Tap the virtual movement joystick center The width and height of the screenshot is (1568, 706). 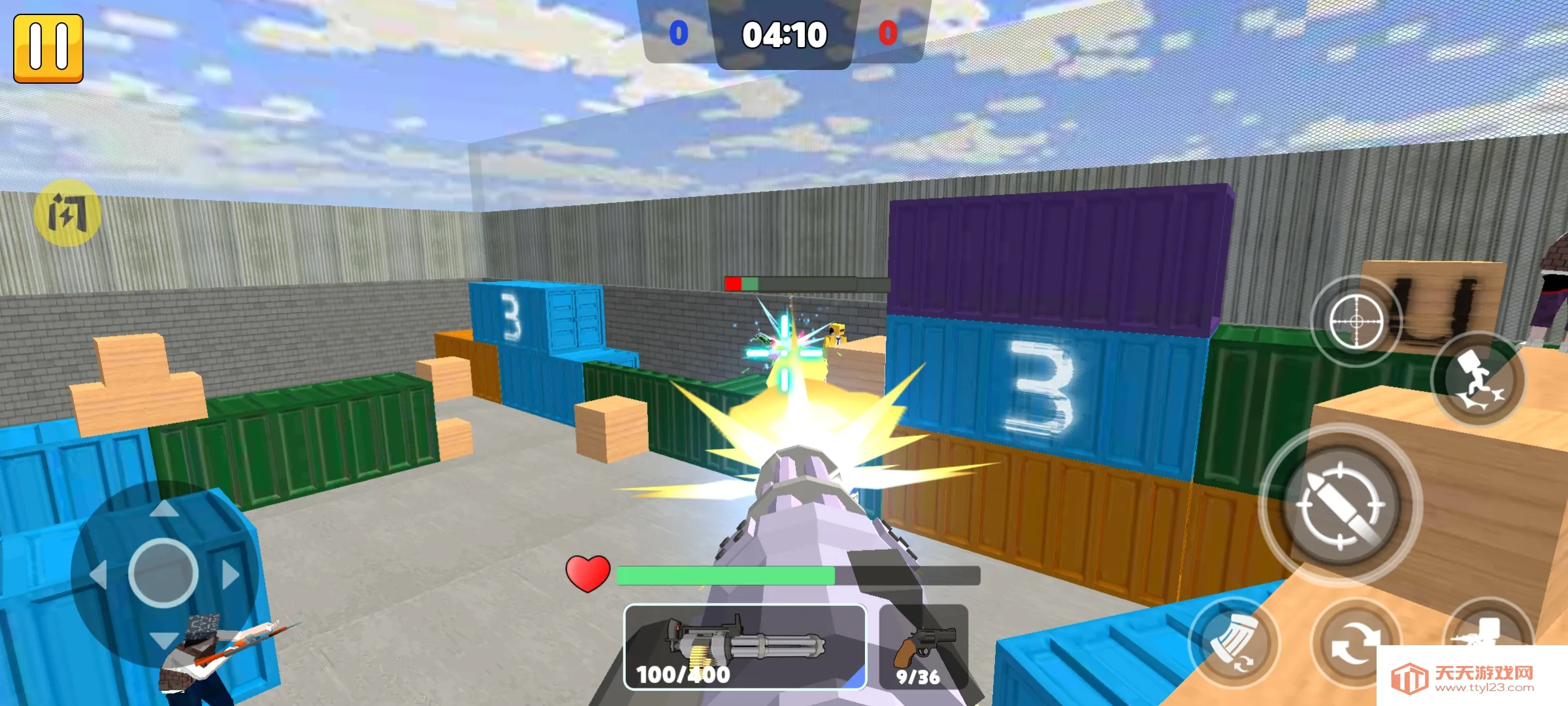(x=163, y=573)
